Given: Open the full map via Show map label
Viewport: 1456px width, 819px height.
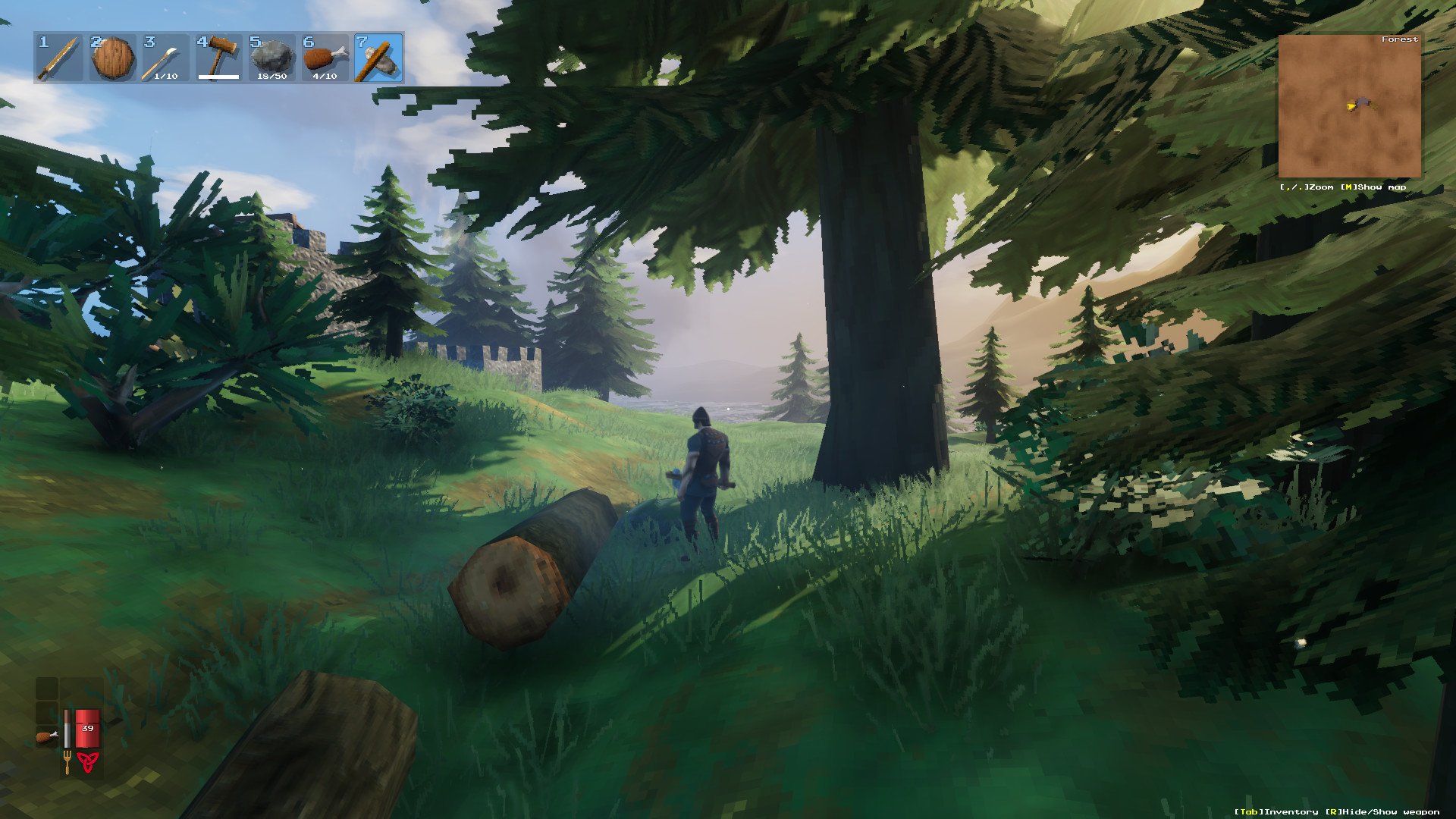Looking at the screenshot, I should pos(1375,187).
